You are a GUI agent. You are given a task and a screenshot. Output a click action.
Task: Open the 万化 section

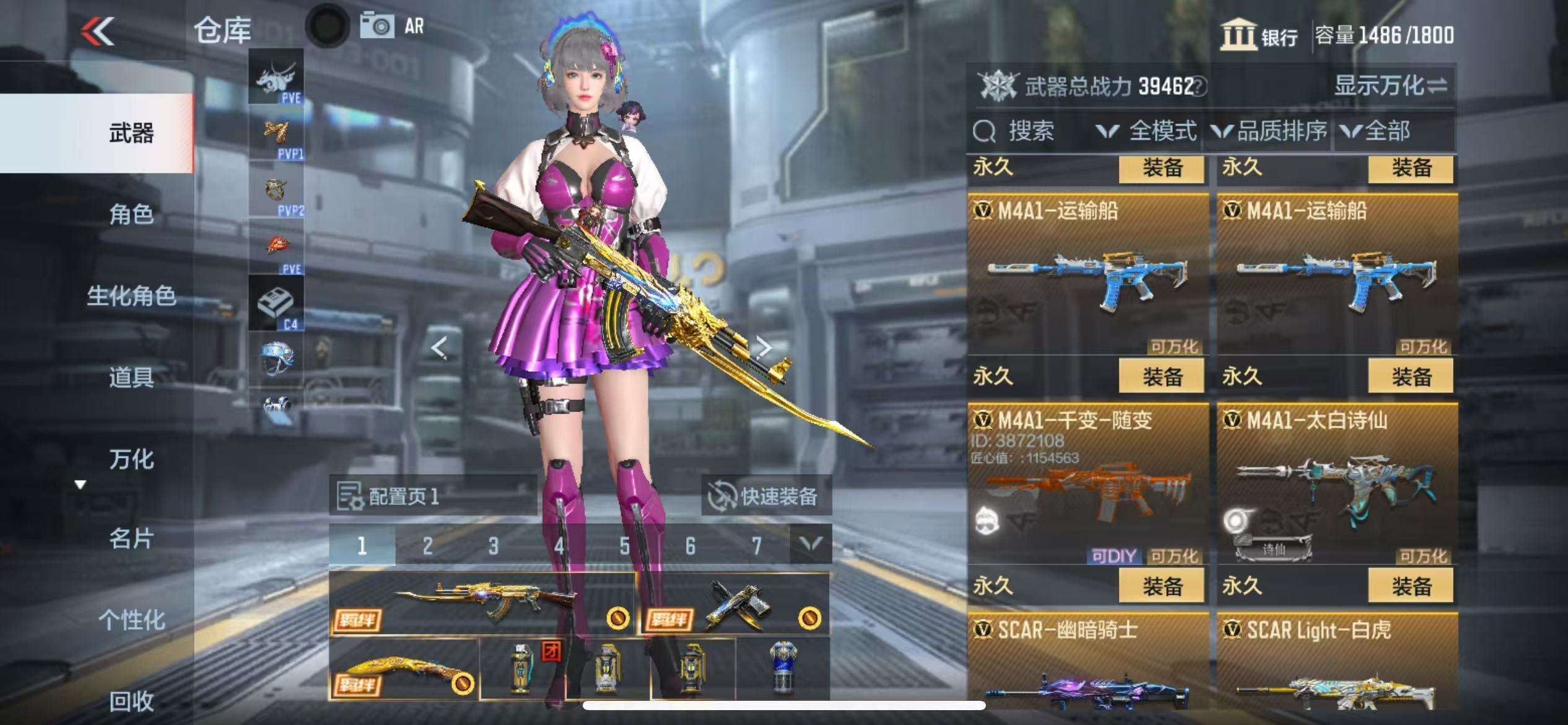pos(131,459)
